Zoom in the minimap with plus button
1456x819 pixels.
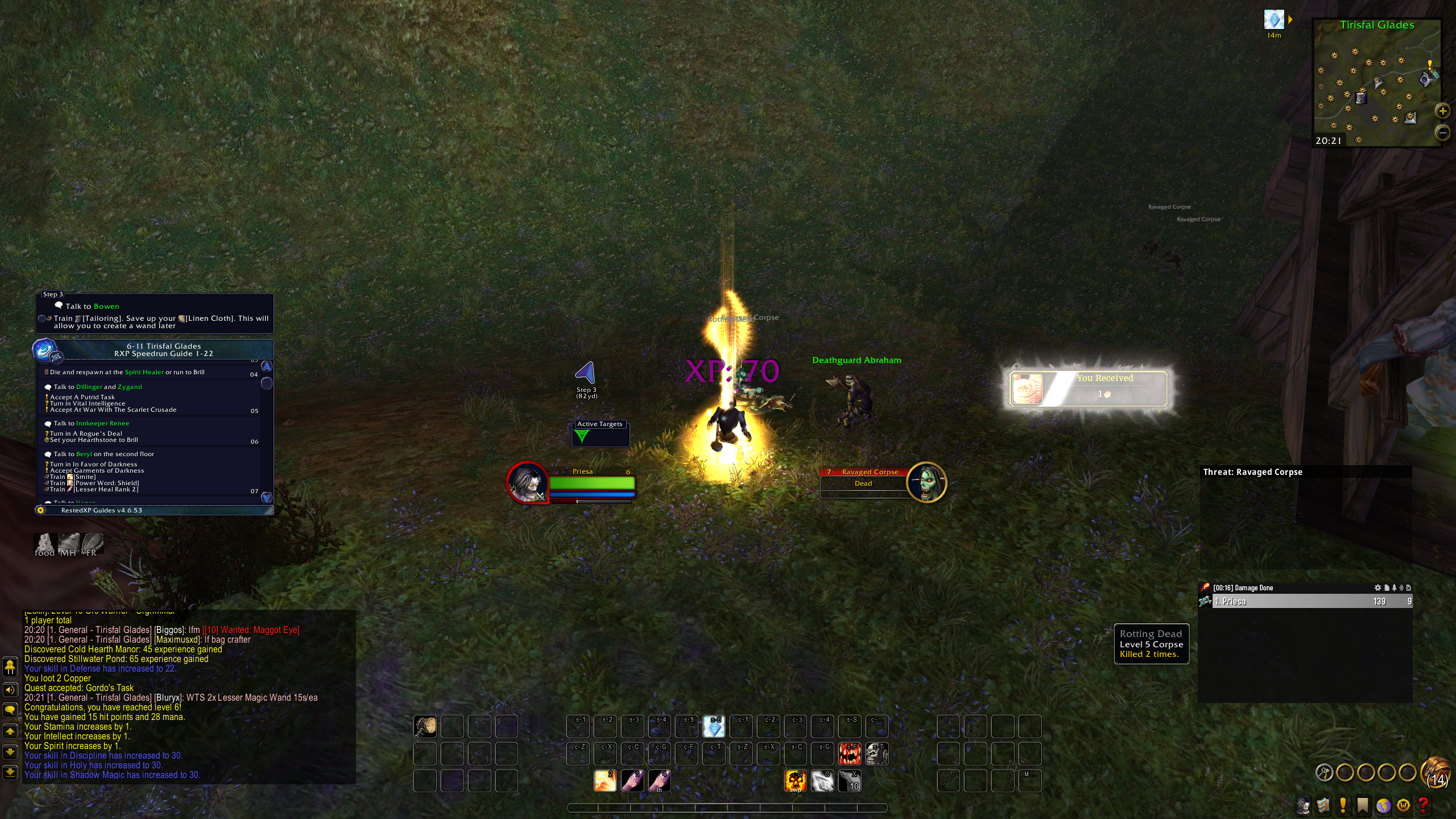coord(1442,111)
